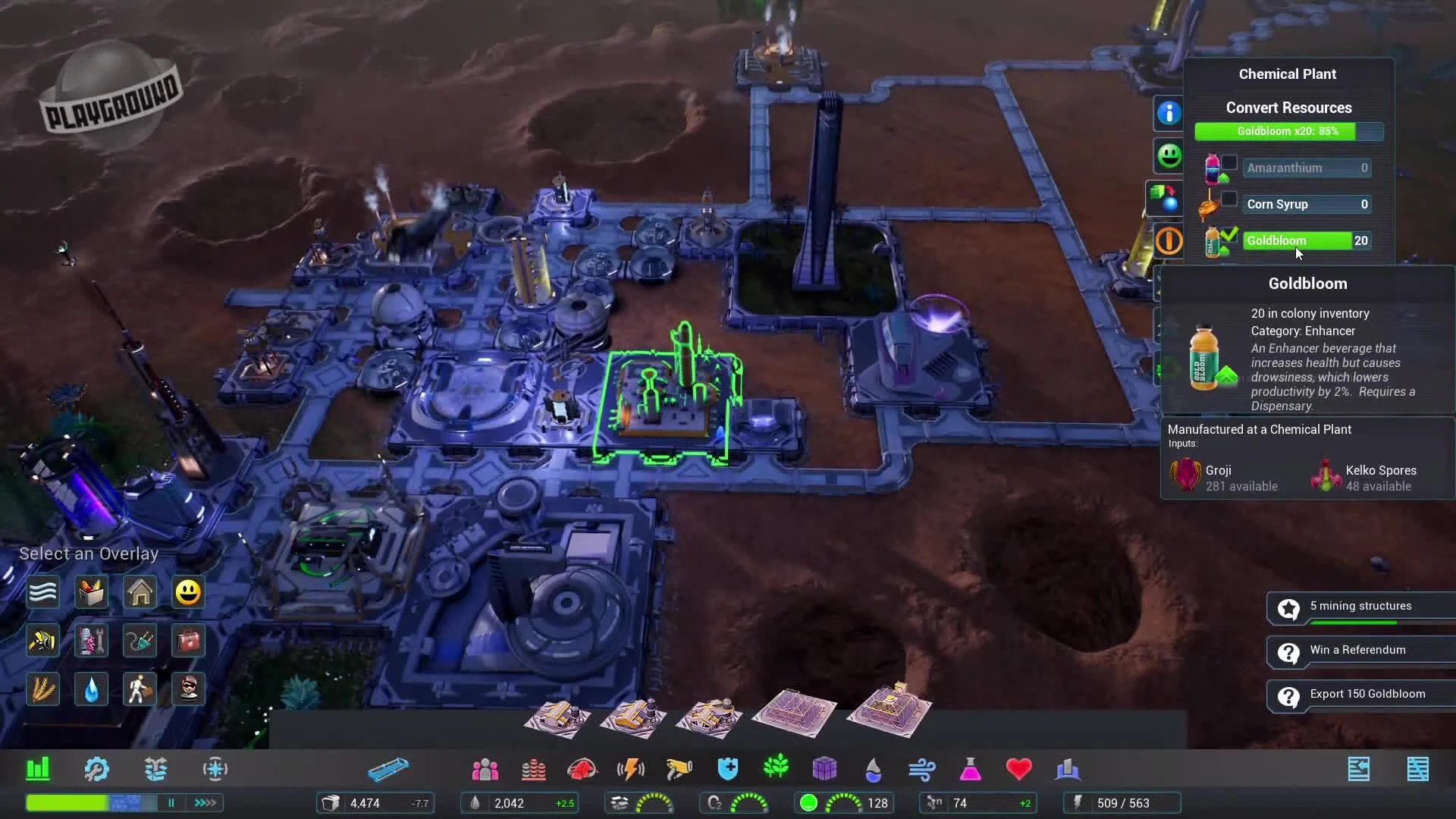This screenshot has width=1456, height=819.
Task: Open the Water overlay
Action: (x=91, y=689)
